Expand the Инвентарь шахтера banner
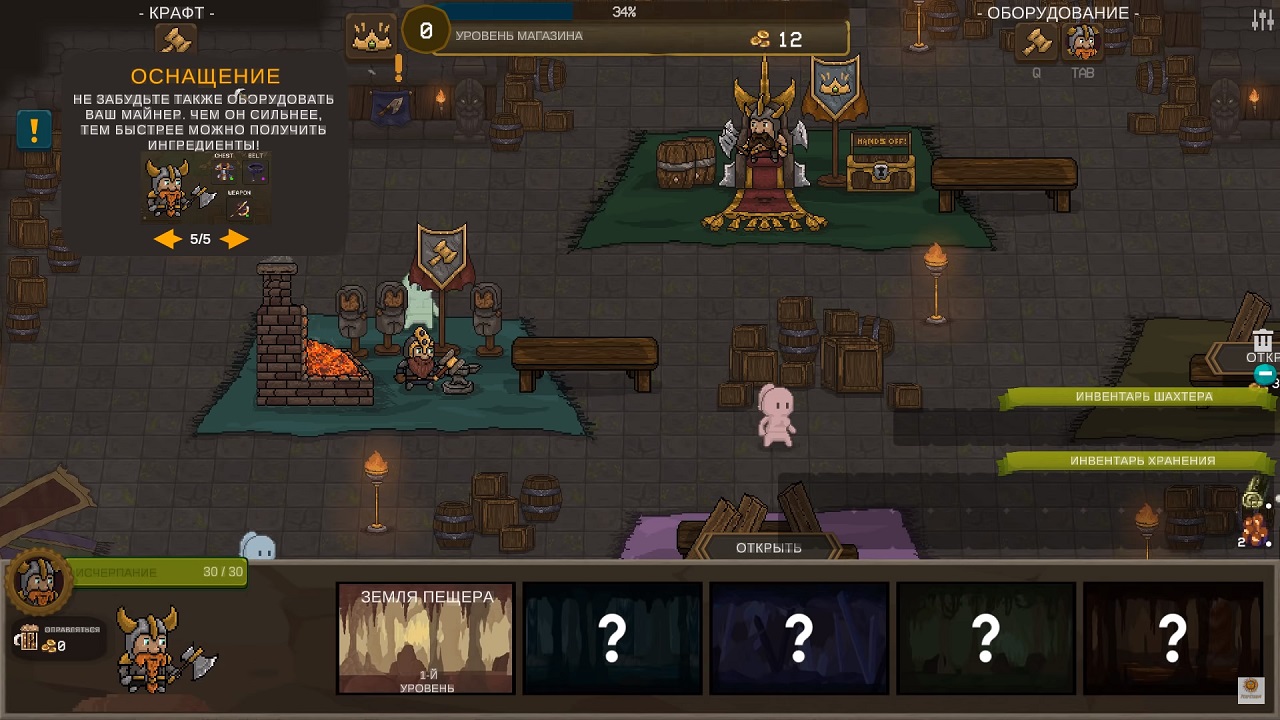Viewport: 1280px width, 720px height. point(1143,397)
